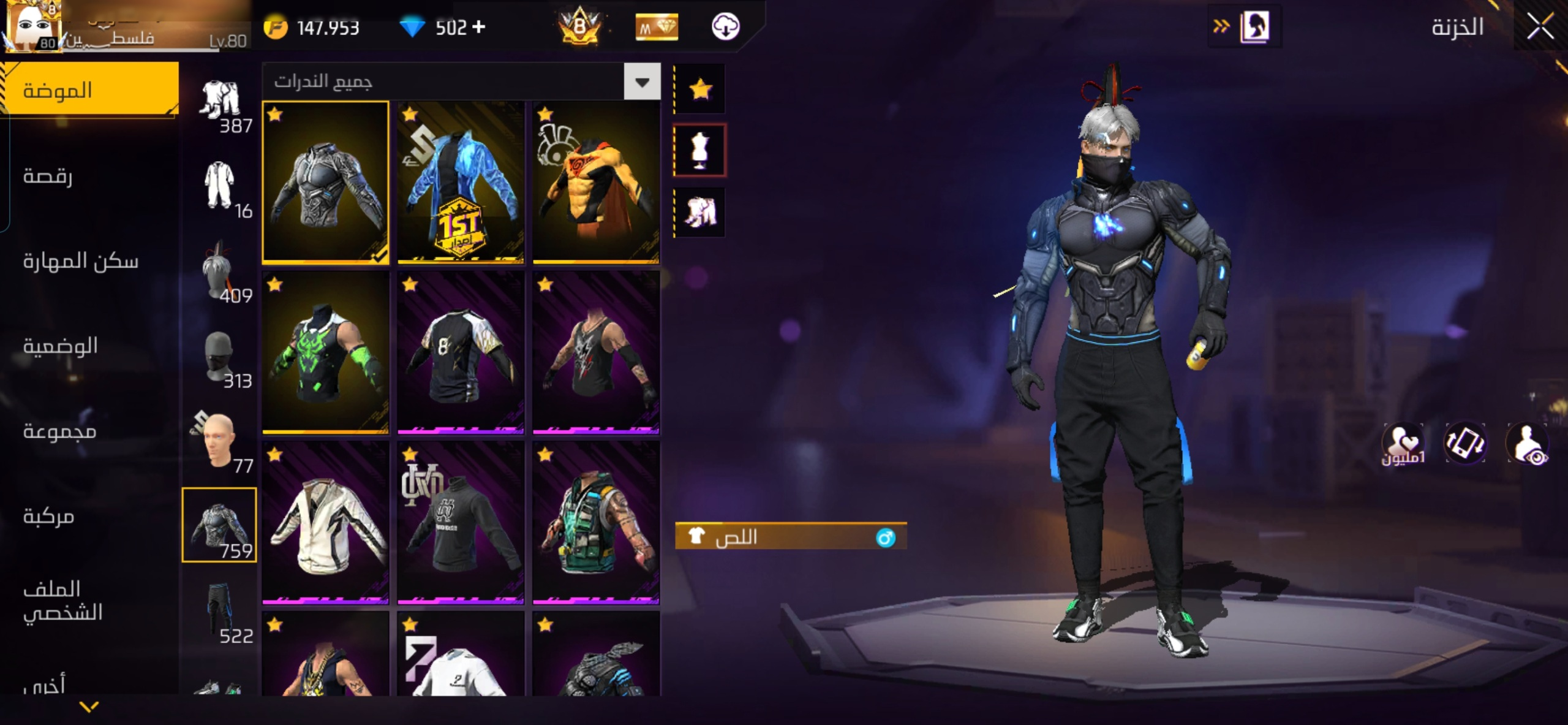Show the favorites star filter
Viewport: 1568px width, 725px height.
699,89
